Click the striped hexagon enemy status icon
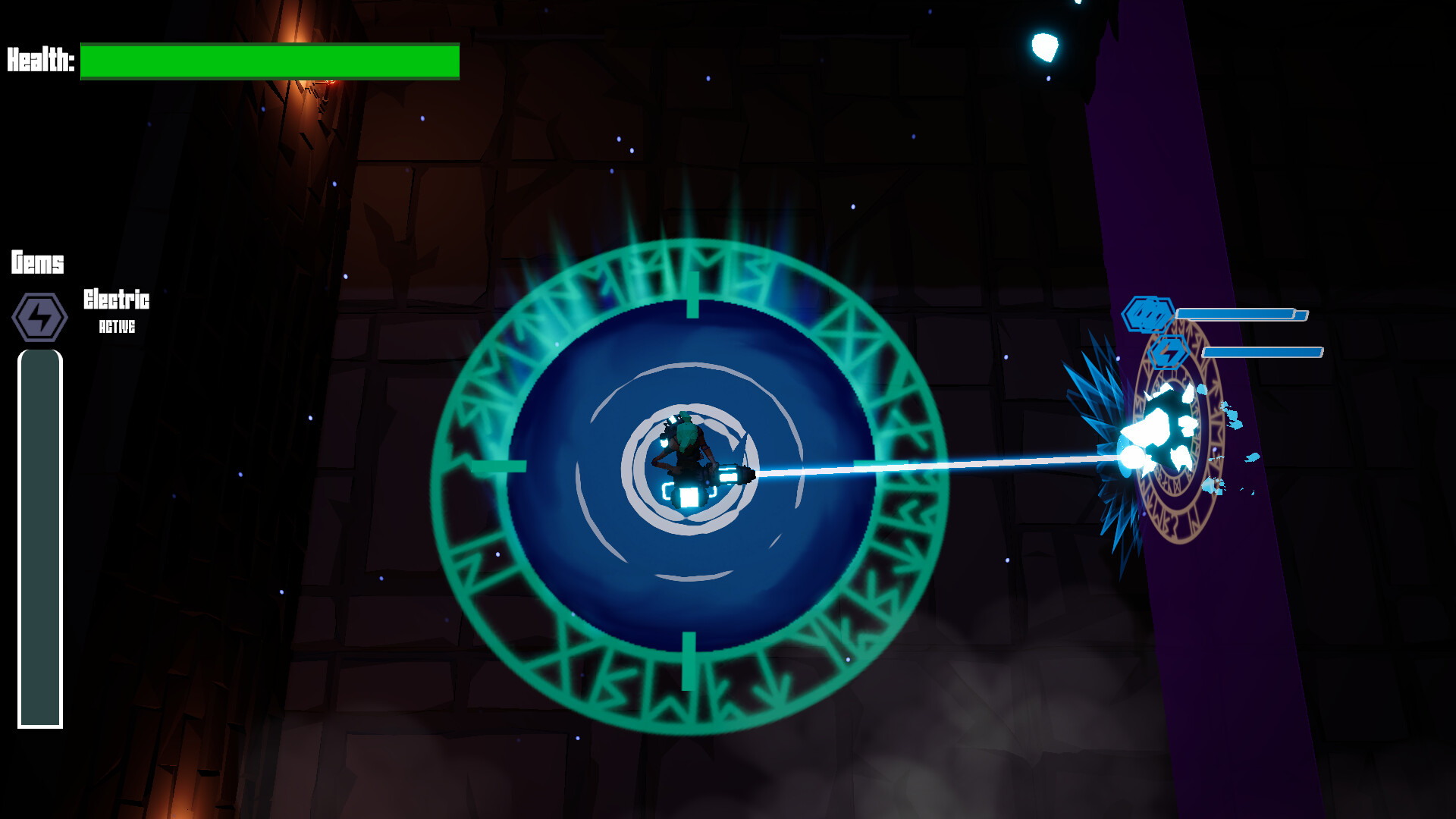 pyautogui.click(x=1147, y=312)
